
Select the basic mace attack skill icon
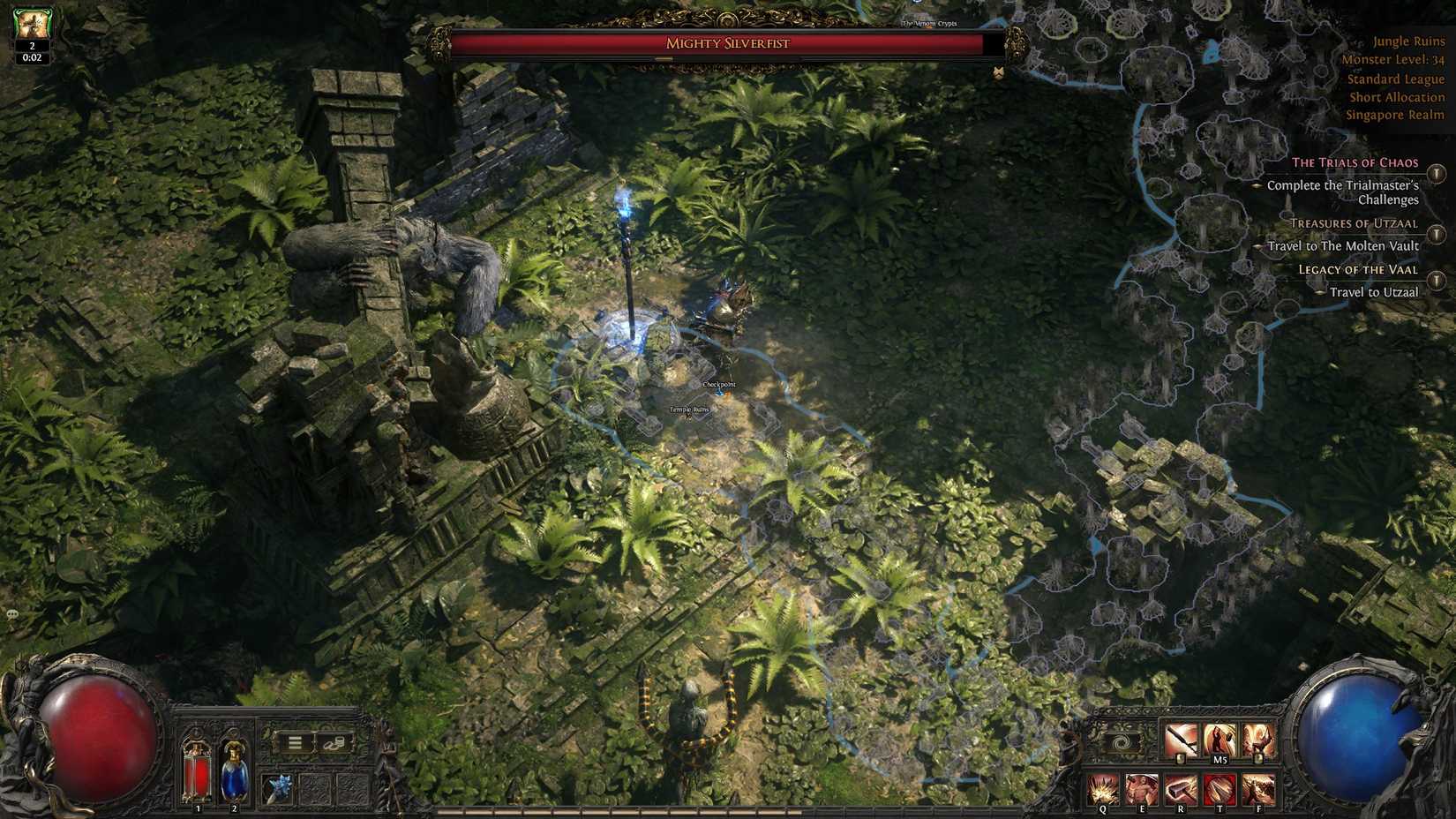(1182, 737)
